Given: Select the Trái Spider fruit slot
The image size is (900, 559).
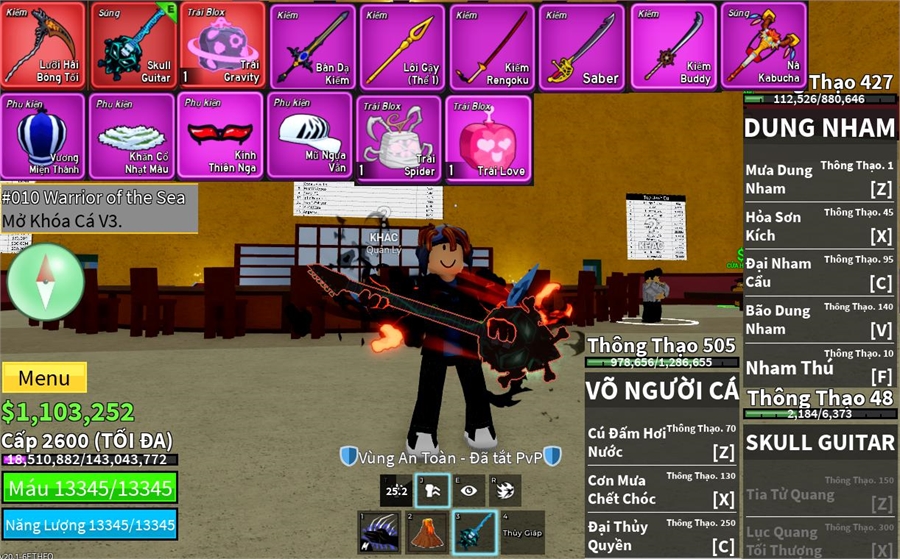Looking at the screenshot, I should (x=399, y=139).
